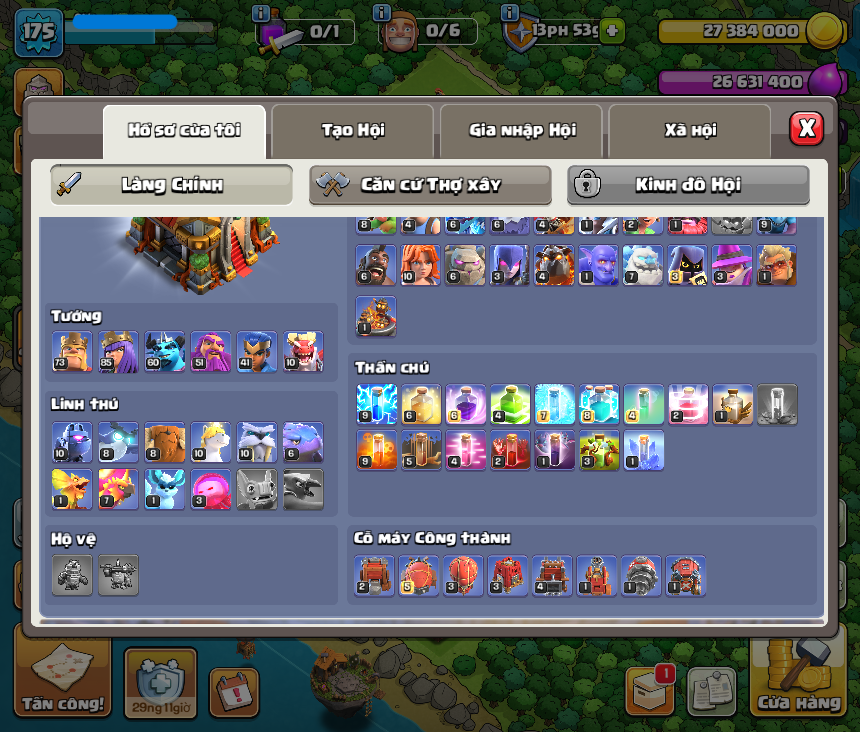The image size is (860, 732).
Task: Select the Xã hội tab
Action: point(690,130)
